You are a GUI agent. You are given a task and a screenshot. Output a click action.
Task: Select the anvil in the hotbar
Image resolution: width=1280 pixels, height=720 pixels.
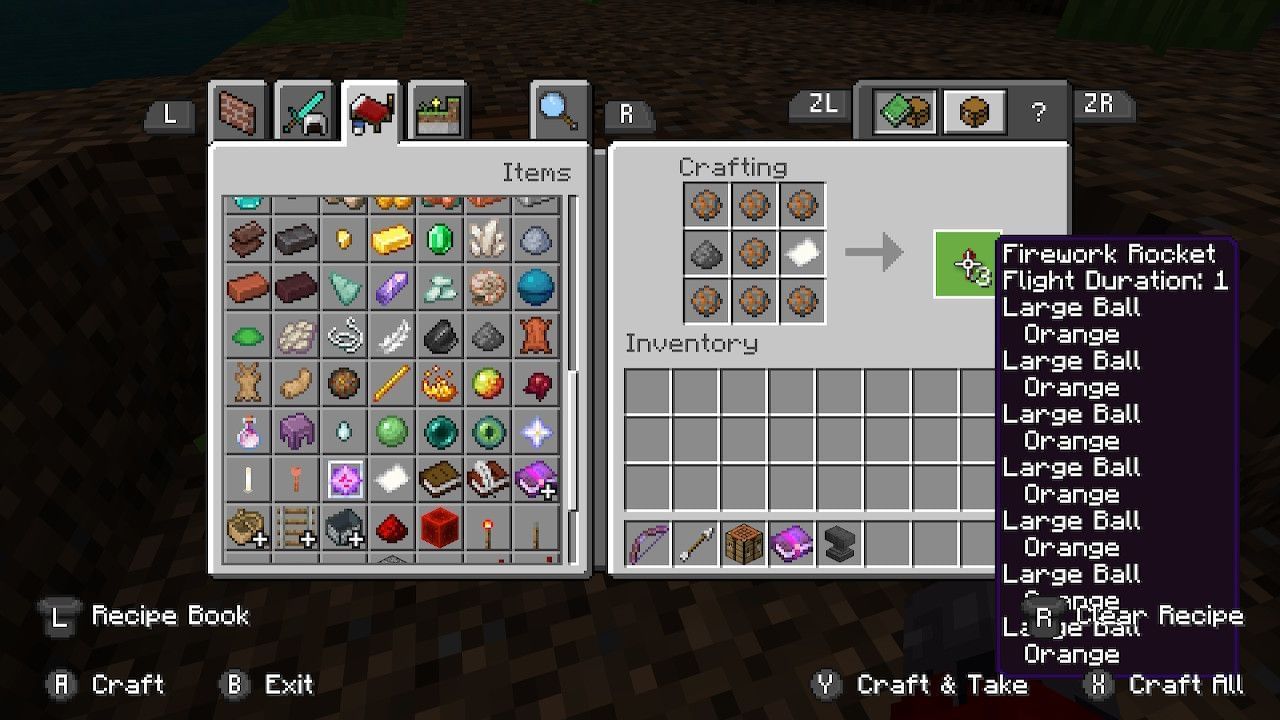(x=841, y=546)
